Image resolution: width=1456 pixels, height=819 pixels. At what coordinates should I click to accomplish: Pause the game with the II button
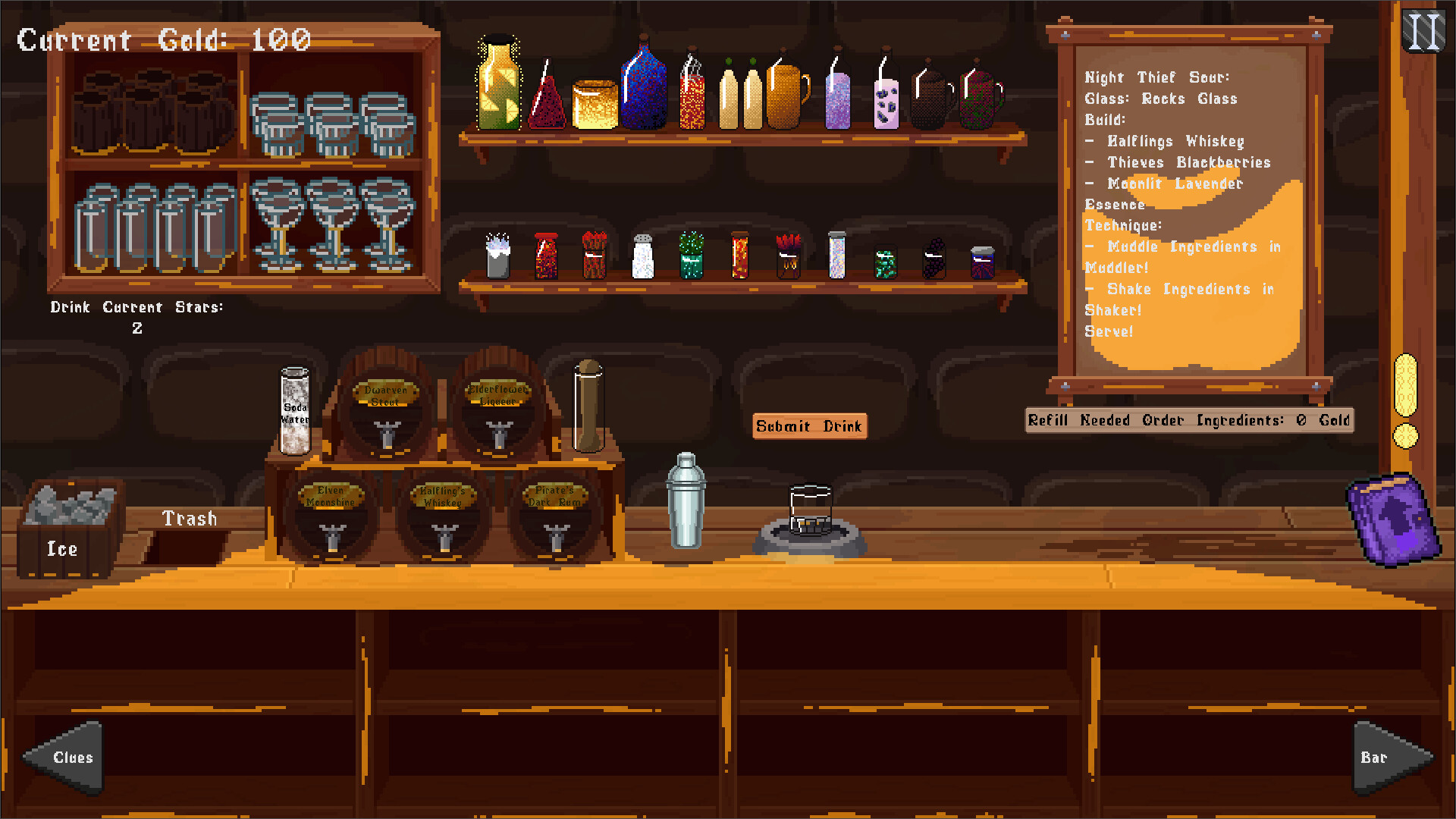(x=1424, y=30)
